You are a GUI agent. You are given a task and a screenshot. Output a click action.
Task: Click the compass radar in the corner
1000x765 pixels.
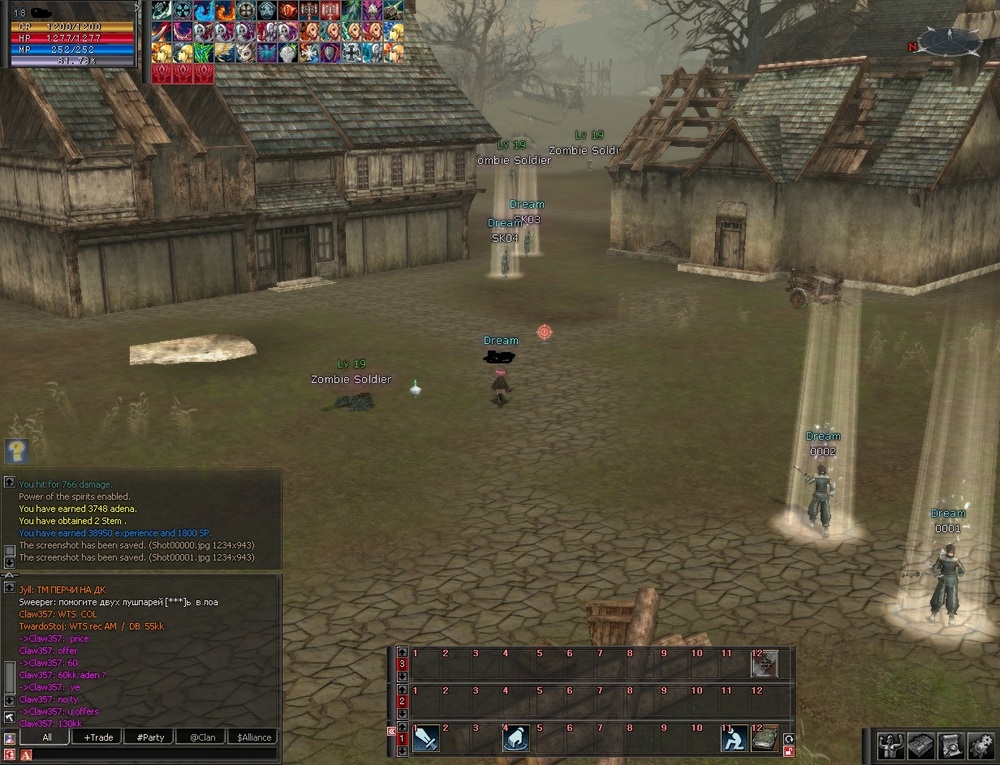tap(949, 40)
